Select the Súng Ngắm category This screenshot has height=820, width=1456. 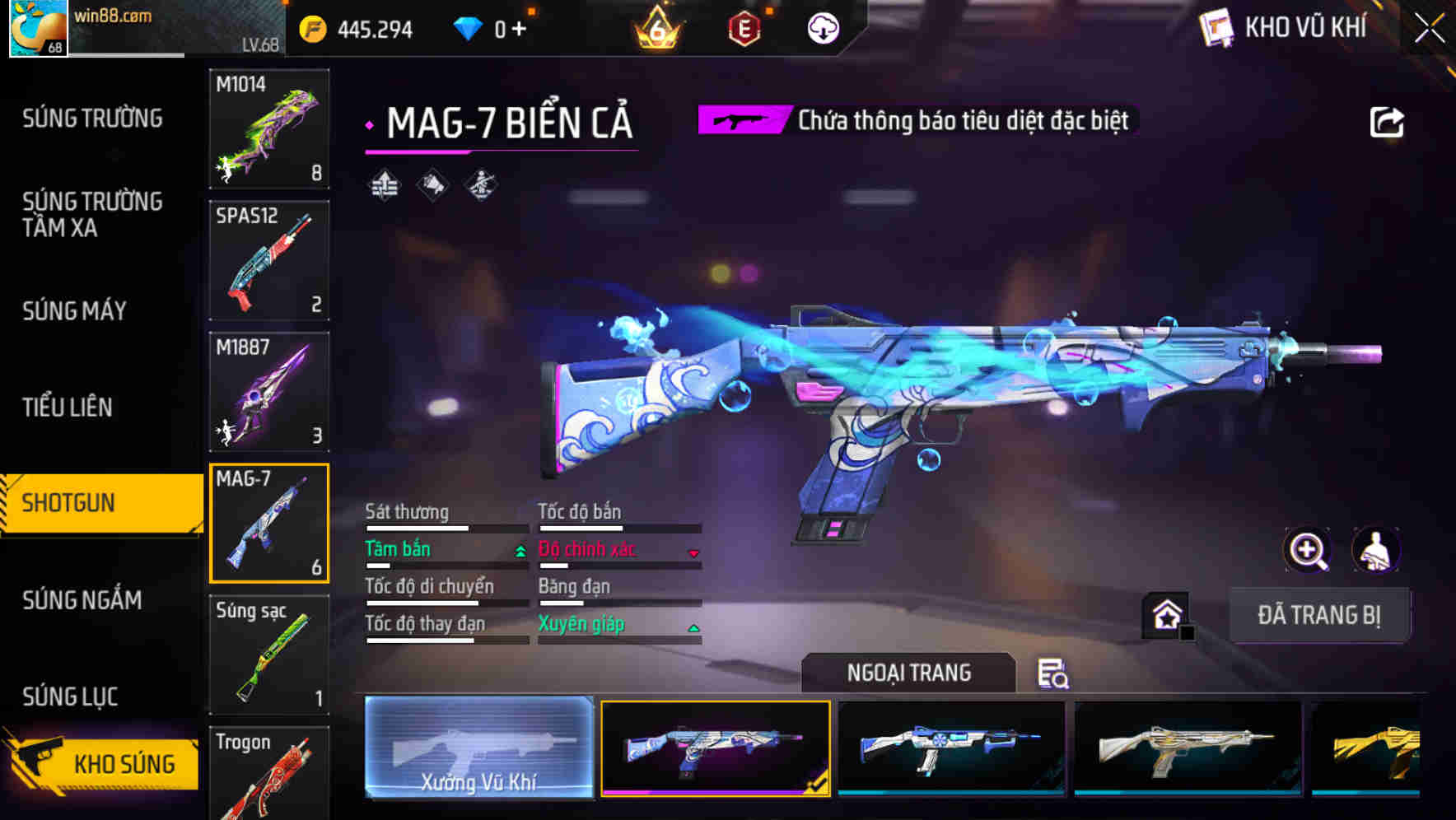(x=82, y=600)
